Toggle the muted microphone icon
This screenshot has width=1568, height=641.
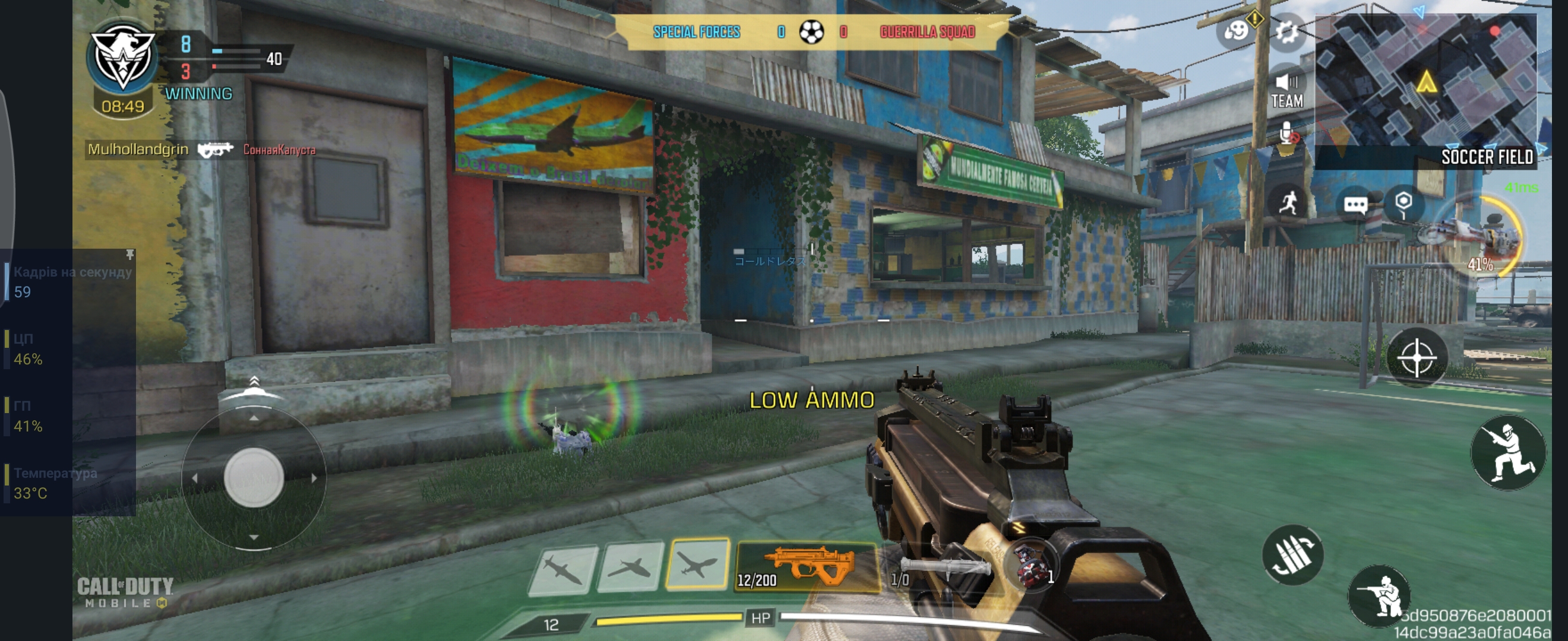[x=1287, y=133]
